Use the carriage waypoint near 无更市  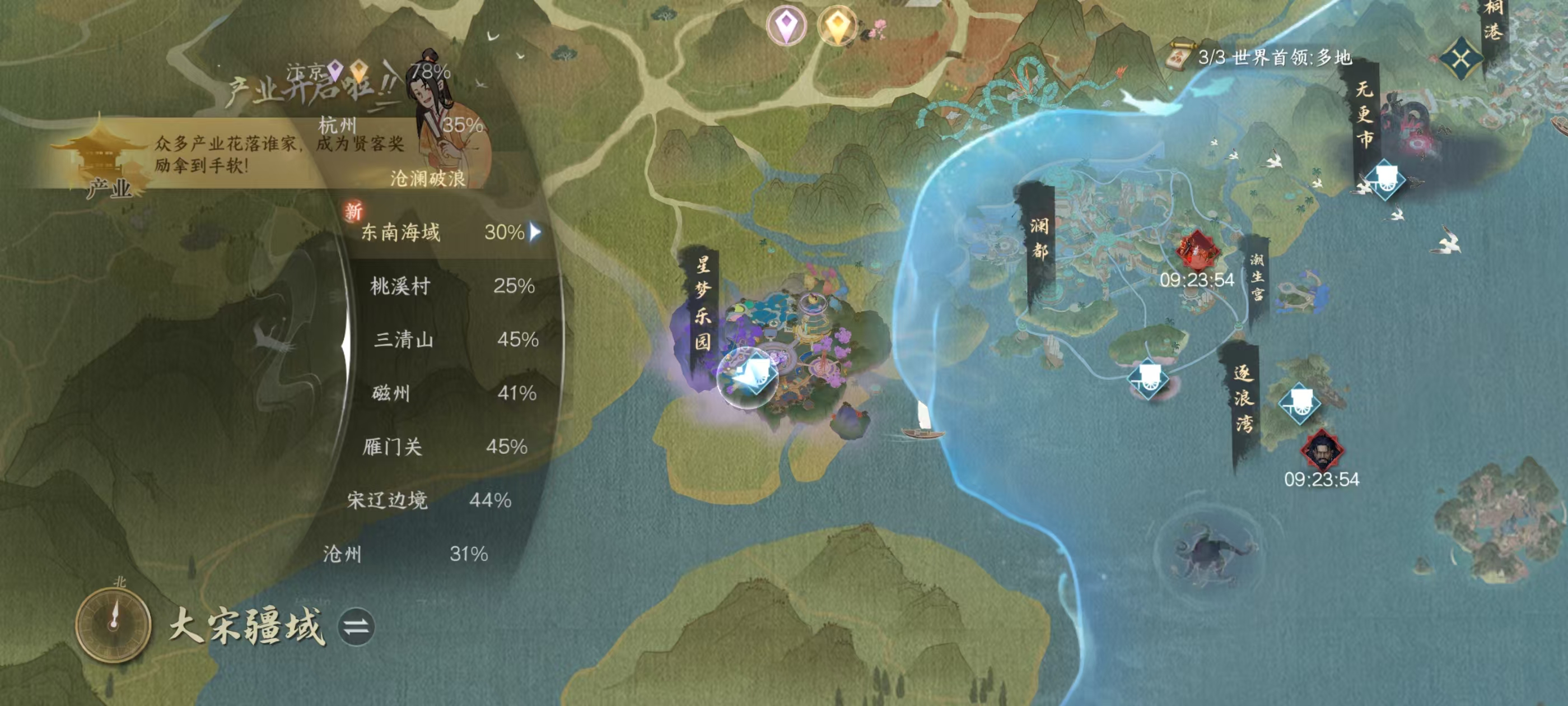1384,179
